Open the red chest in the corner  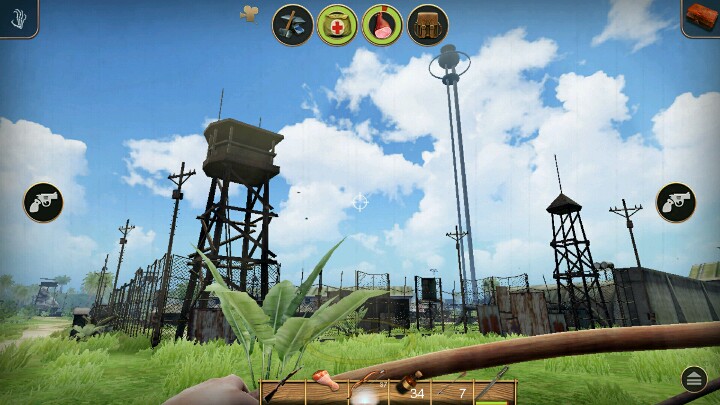point(701,16)
